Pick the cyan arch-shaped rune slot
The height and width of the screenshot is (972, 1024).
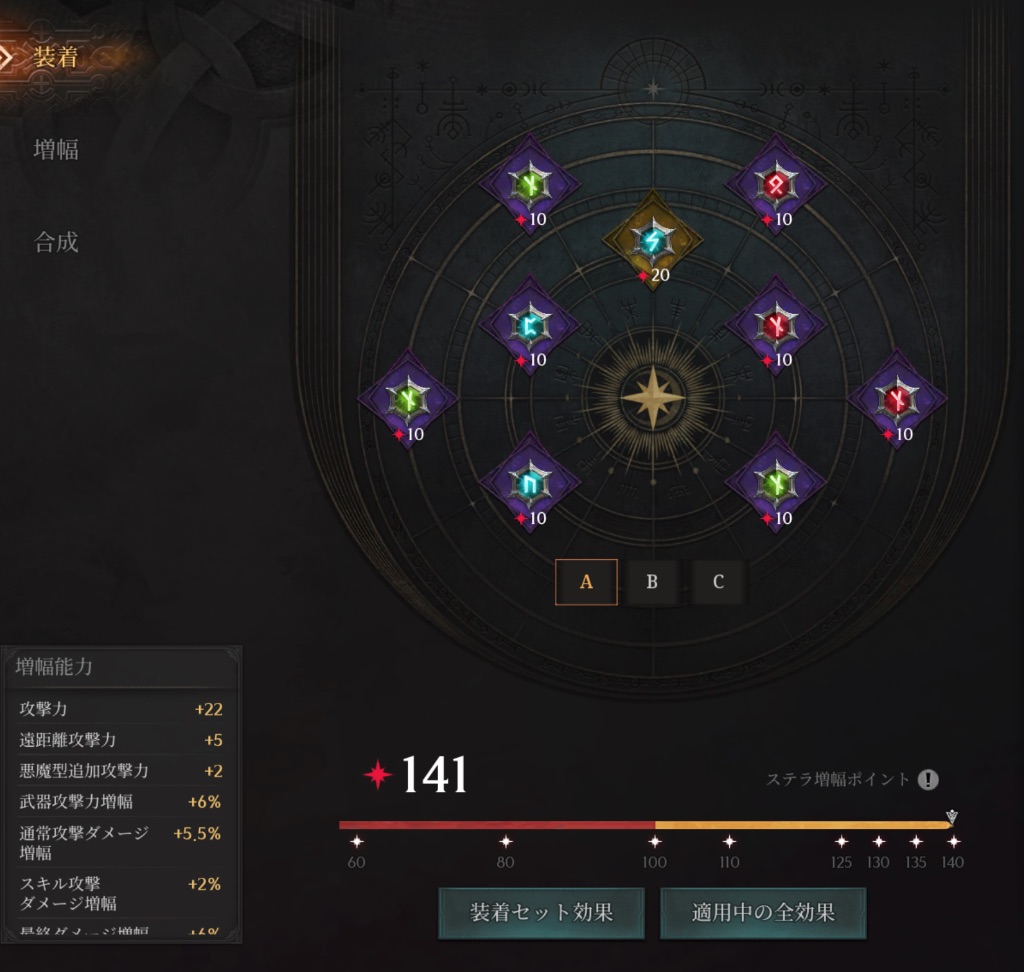(x=529, y=484)
